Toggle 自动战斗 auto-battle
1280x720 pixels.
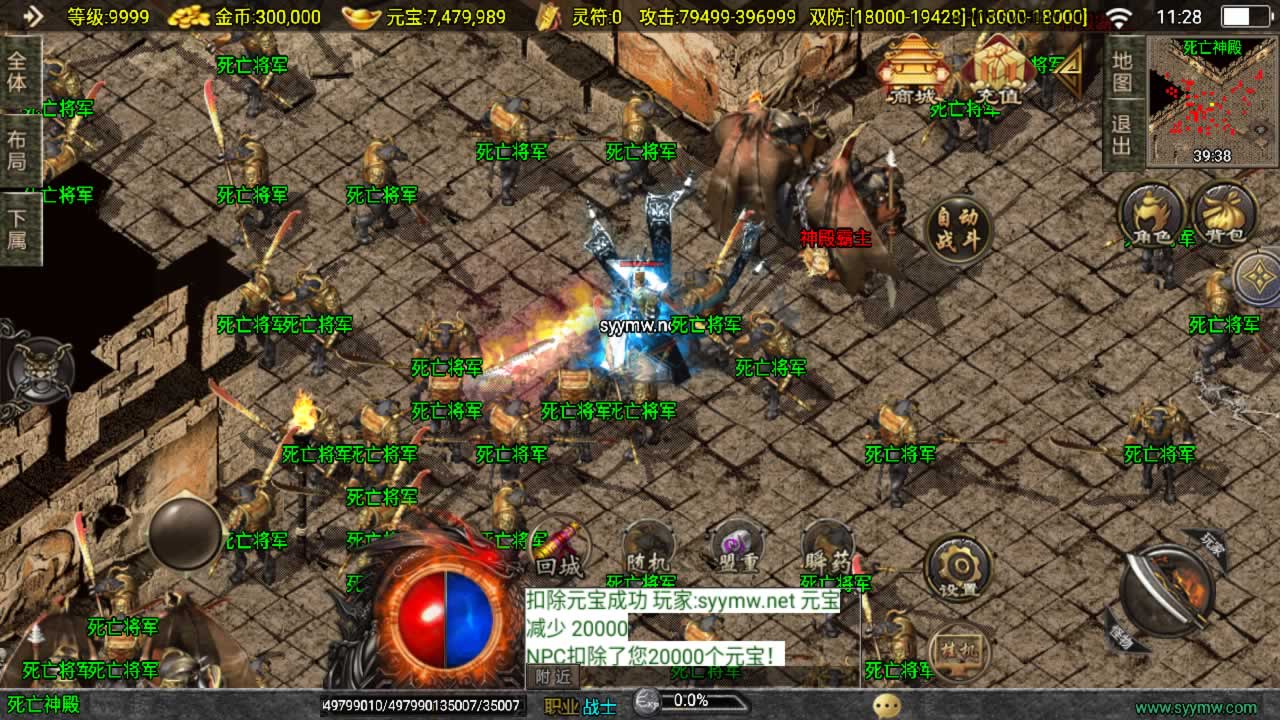(958, 232)
